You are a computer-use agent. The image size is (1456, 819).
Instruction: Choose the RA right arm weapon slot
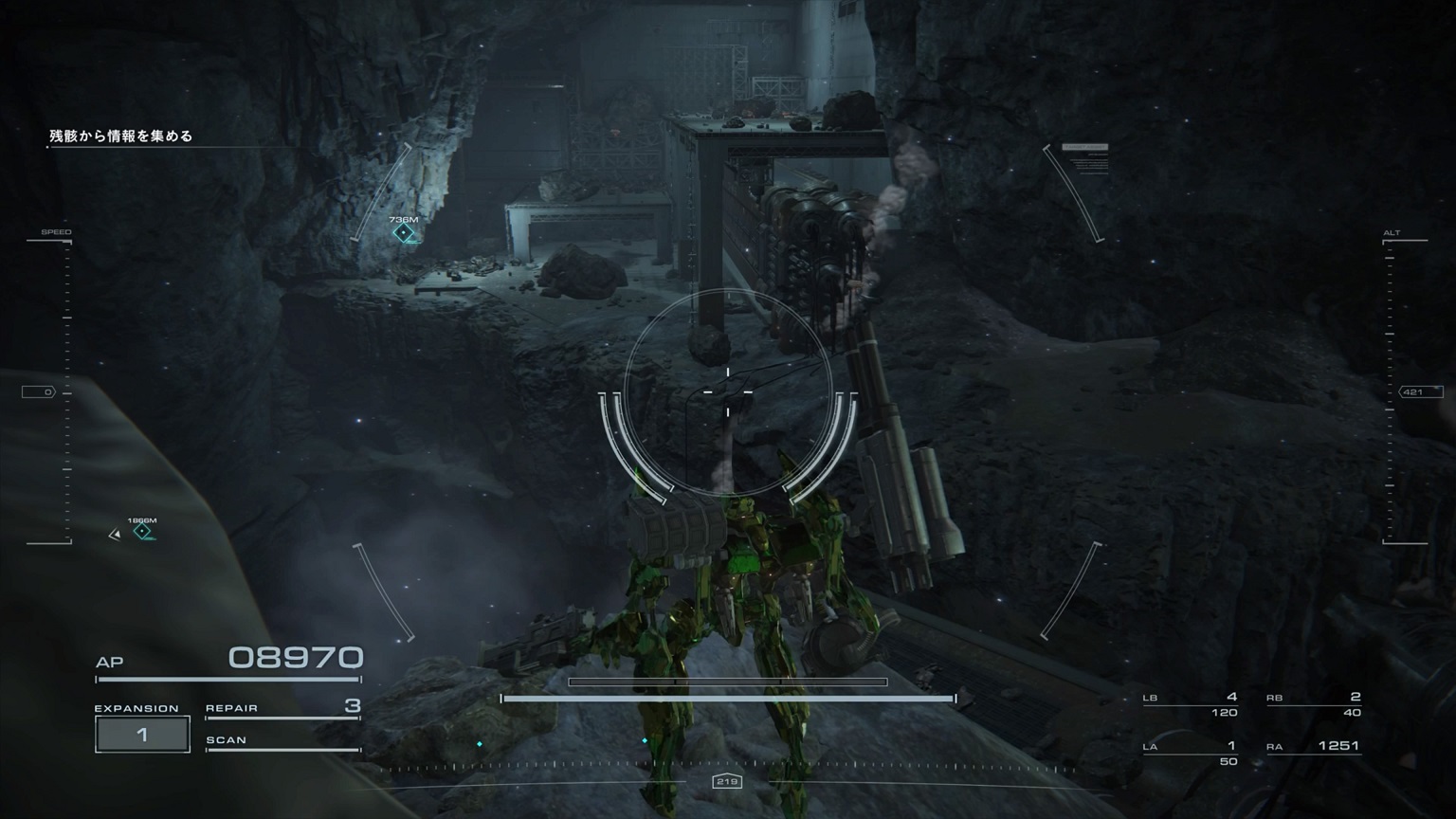coord(1314,747)
